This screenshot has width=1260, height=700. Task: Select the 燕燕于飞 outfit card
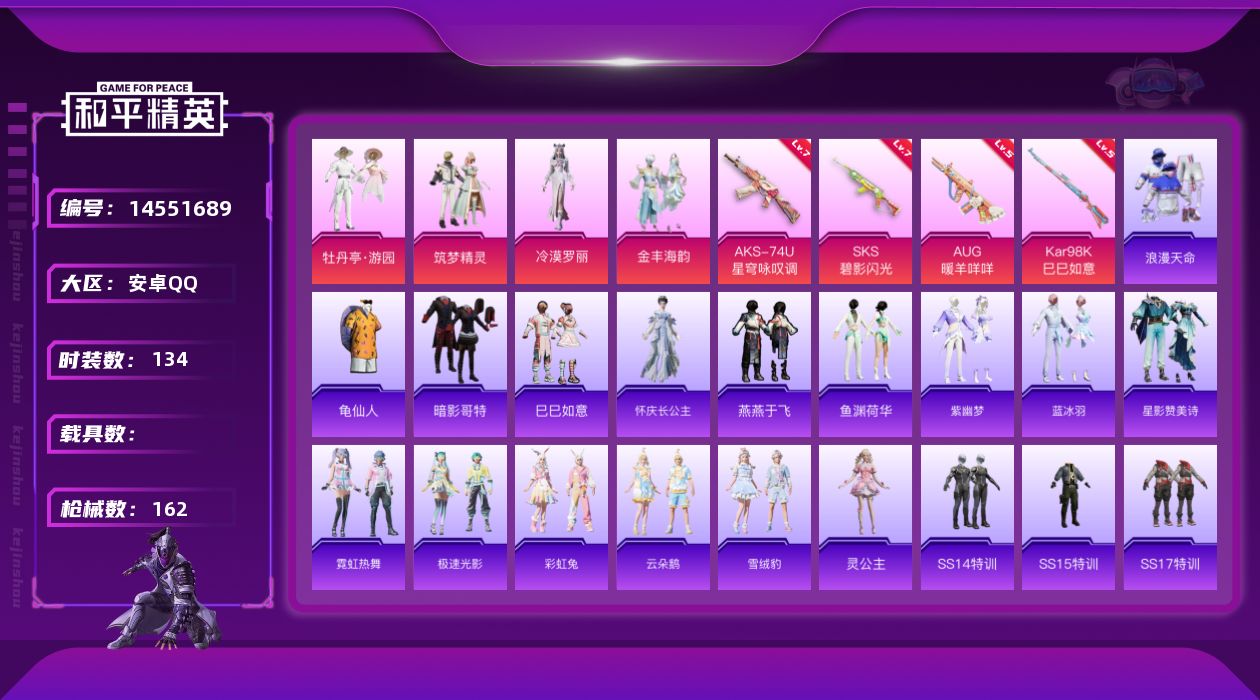click(764, 364)
